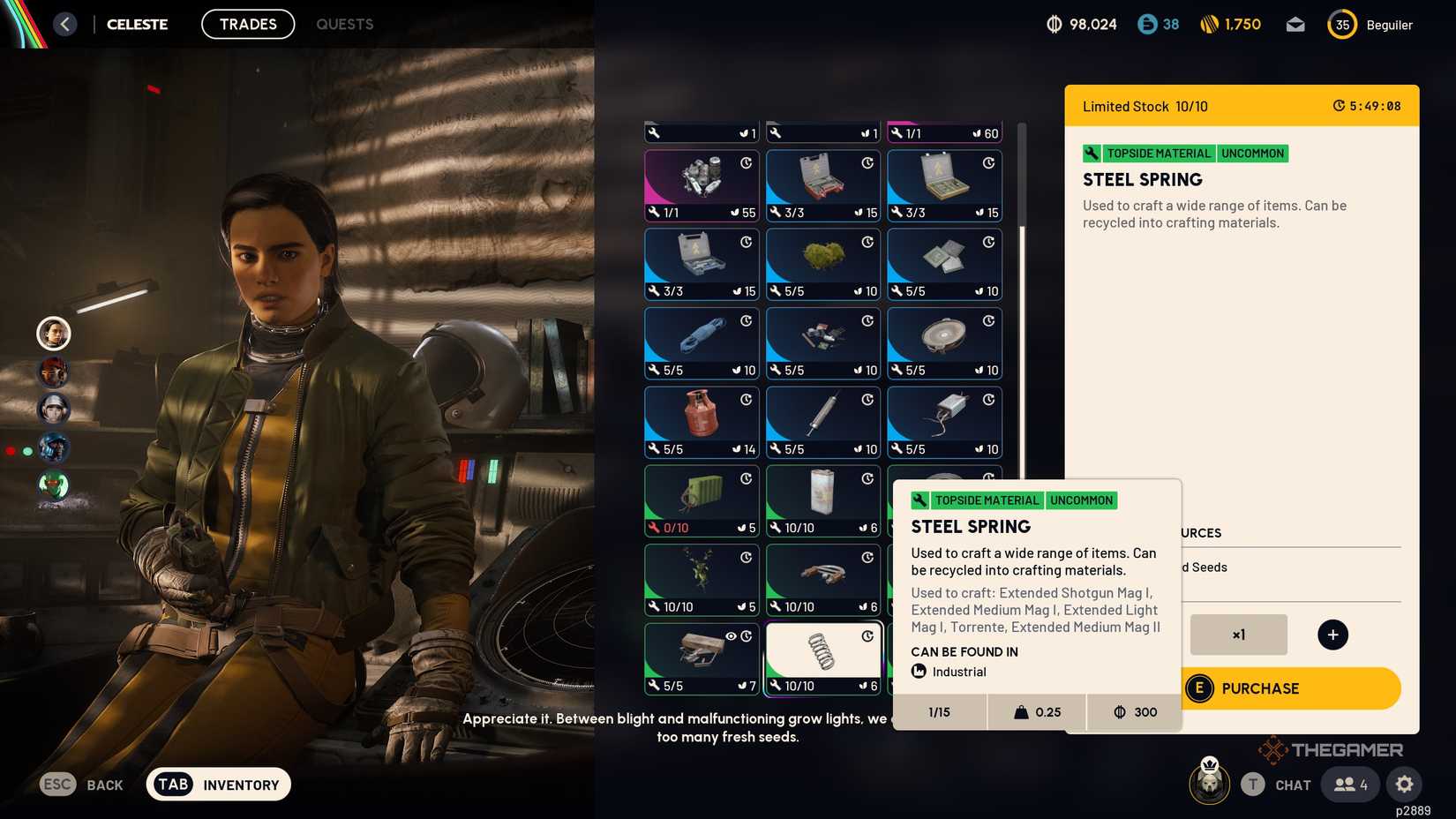Open the settings gear bottom right
Screen dimensions: 1456x819
pyautogui.click(x=1405, y=784)
